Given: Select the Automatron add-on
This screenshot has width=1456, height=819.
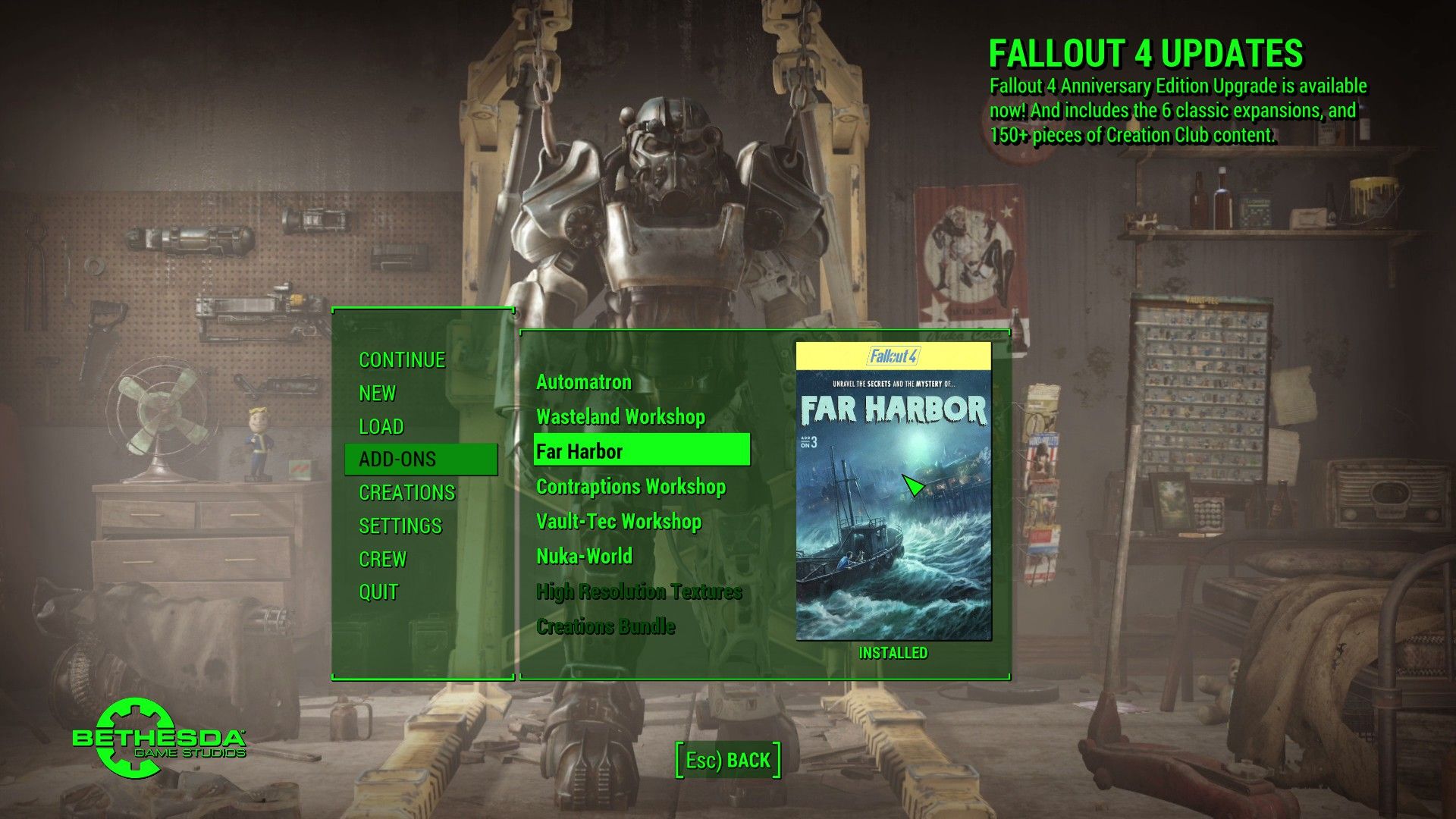Looking at the screenshot, I should tap(584, 382).
